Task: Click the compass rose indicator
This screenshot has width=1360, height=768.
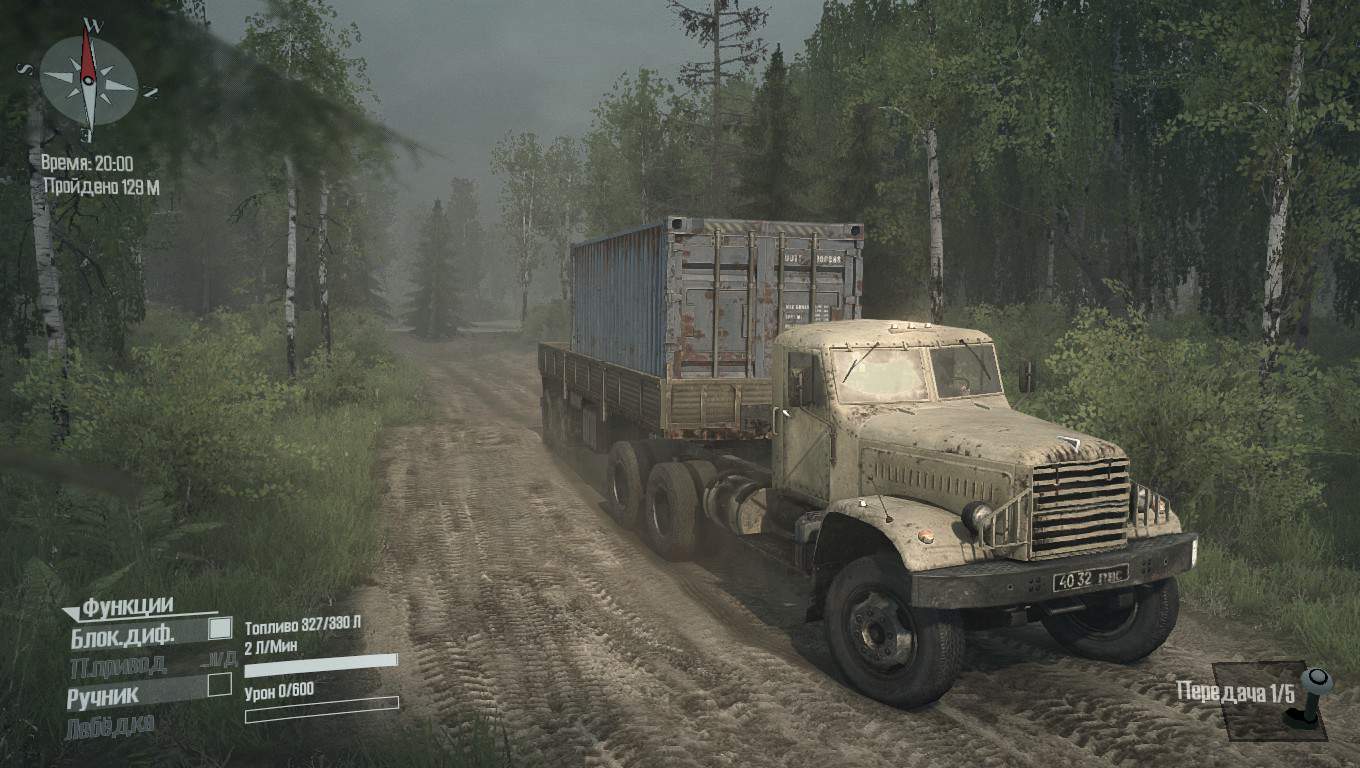Action: 88,80
